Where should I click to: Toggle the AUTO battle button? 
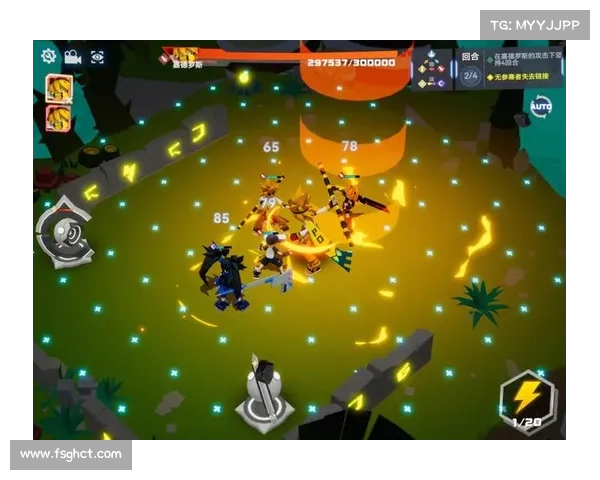click(x=541, y=106)
